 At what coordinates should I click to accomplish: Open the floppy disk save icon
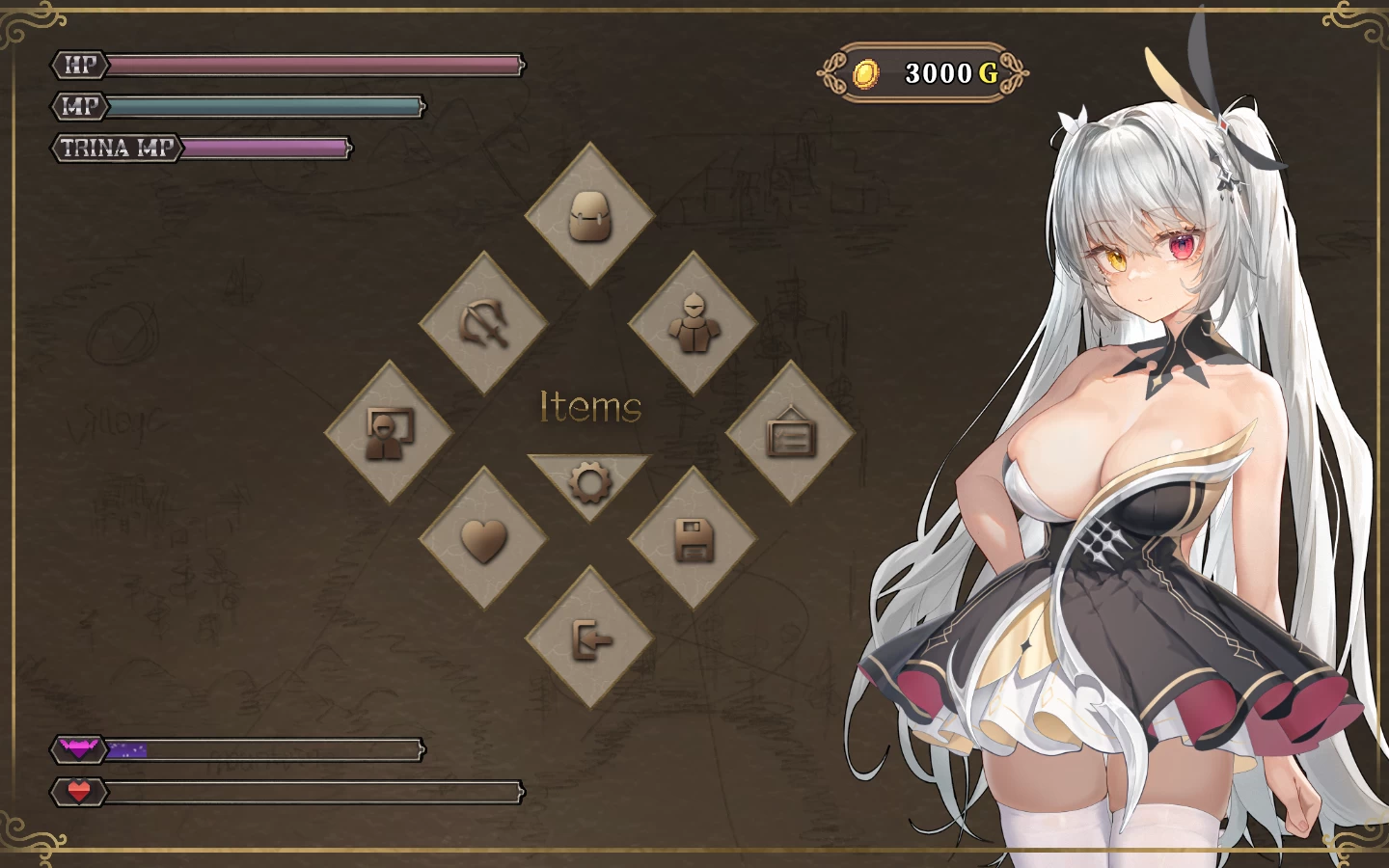693,540
